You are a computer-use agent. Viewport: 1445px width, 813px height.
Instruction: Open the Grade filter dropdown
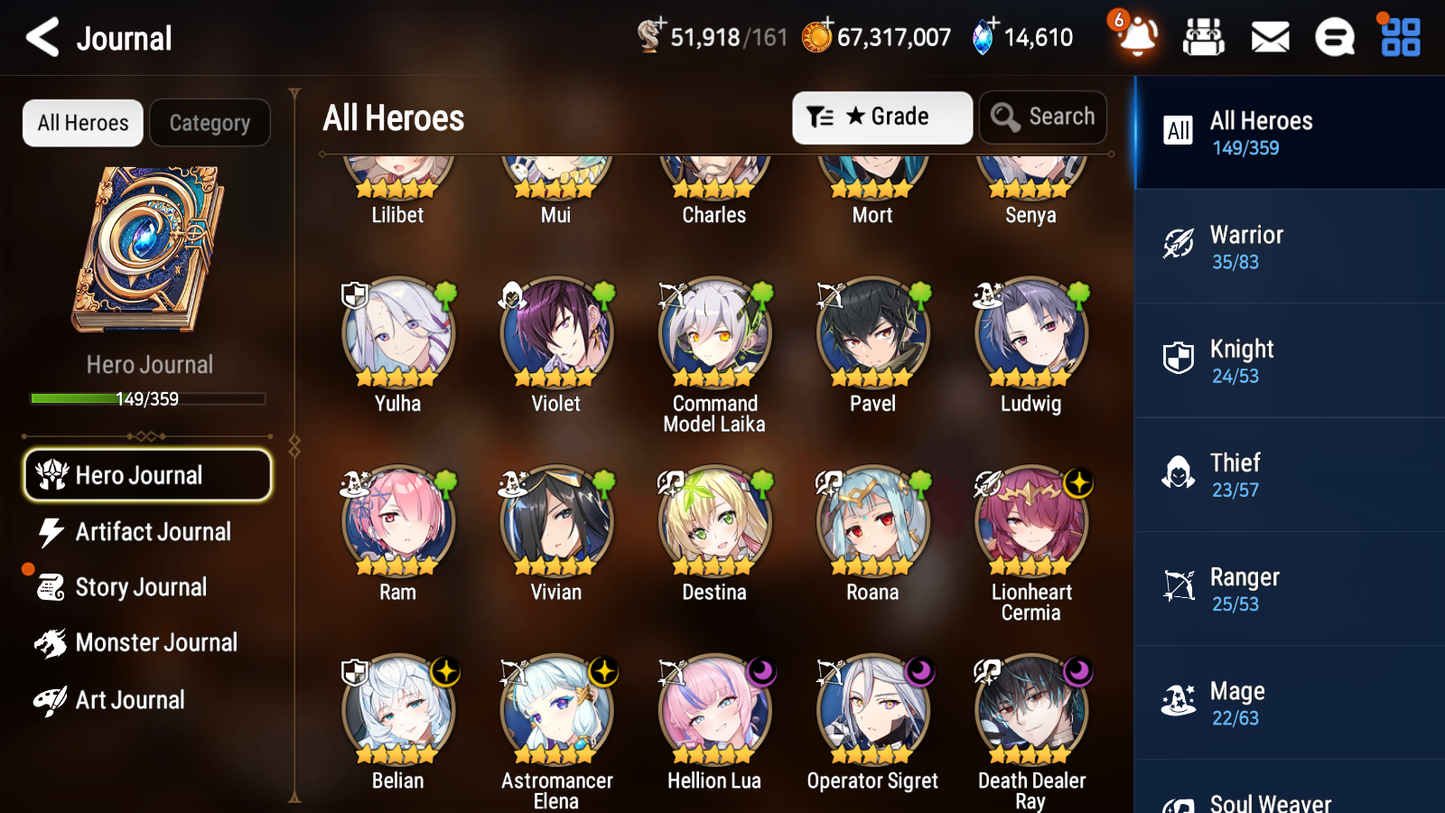pos(882,117)
